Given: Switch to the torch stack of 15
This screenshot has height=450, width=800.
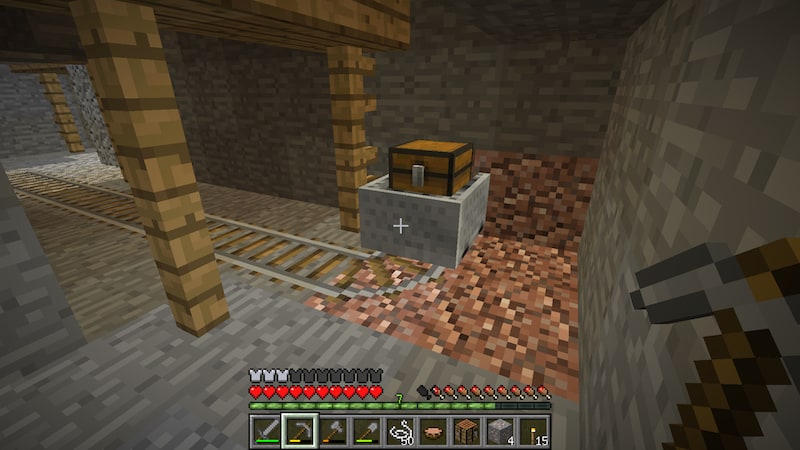Looking at the screenshot, I should [x=534, y=430].
